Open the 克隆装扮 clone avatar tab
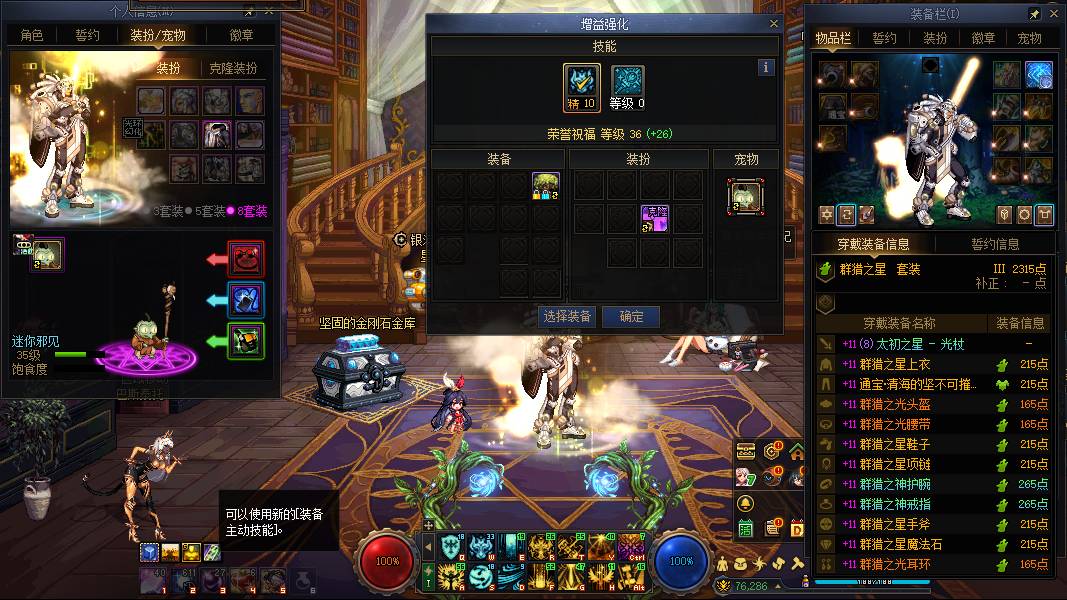The height and width of the screenshot is (600, 1067). (x=233, y=69)
